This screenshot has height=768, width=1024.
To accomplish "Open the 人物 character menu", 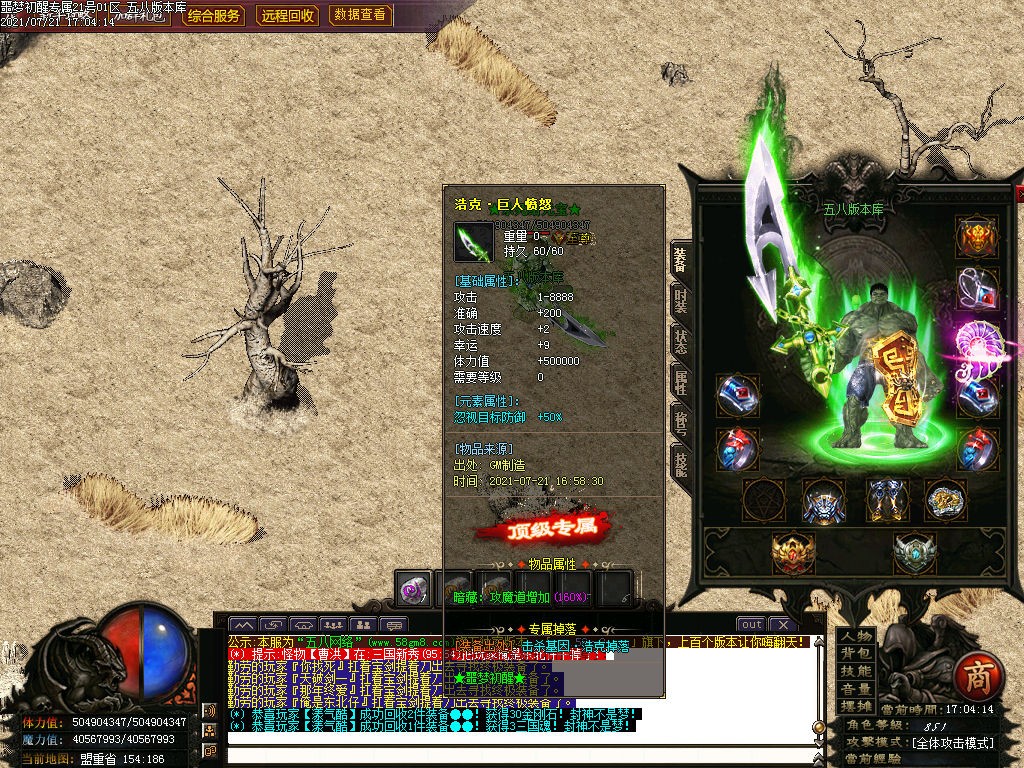I will pos(855,636).
